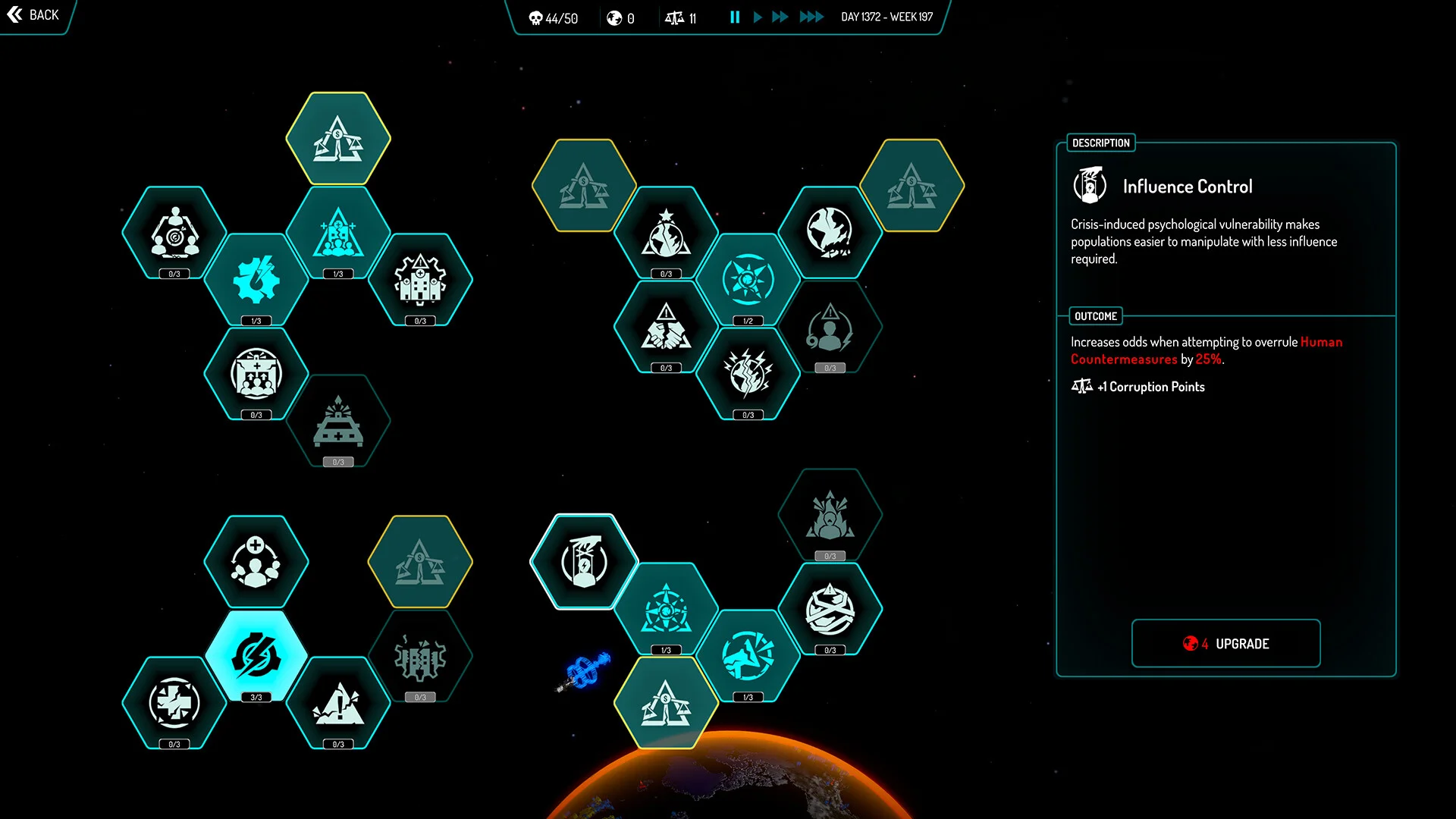
Task: Select the globe with bird node
Action: click(830, 232)
